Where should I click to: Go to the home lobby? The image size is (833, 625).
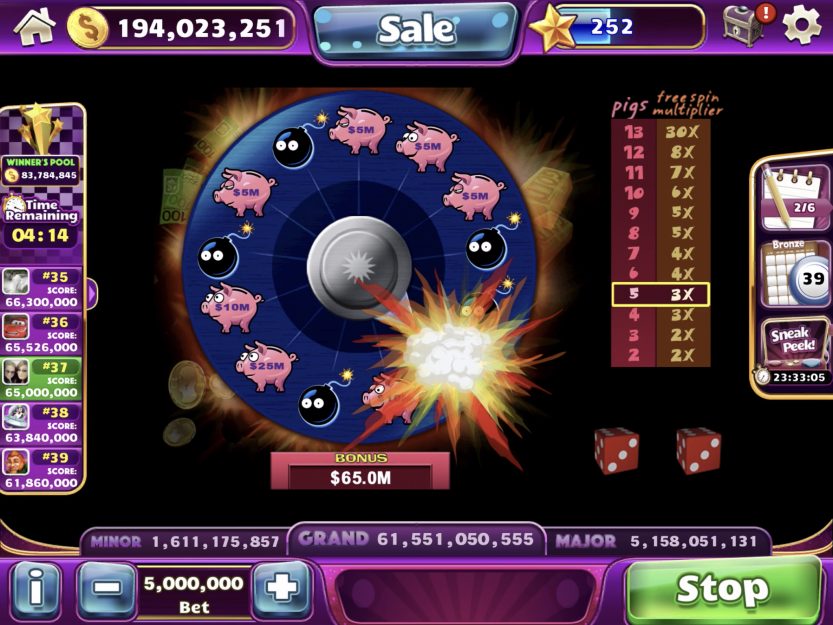[35, 26]
